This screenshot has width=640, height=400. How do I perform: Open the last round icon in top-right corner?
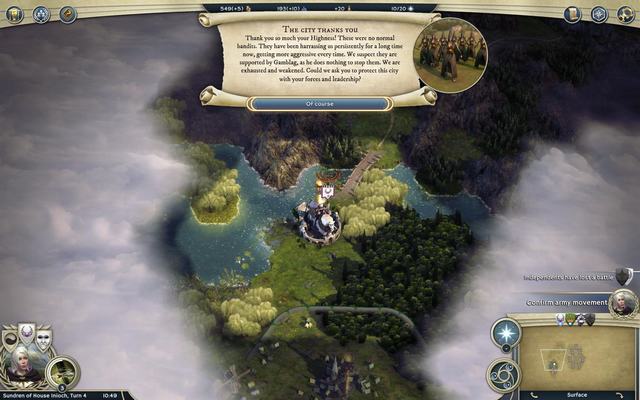[626, 14]
